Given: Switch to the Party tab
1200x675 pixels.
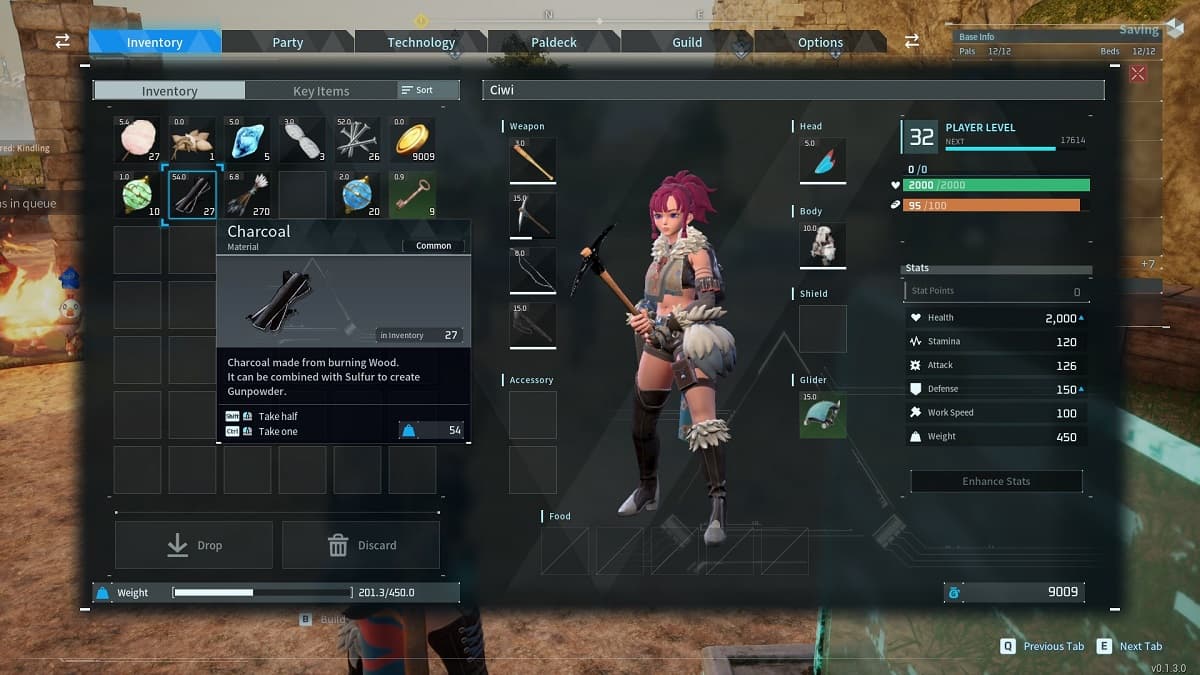Looking at the screenshot, I should 288,42.
